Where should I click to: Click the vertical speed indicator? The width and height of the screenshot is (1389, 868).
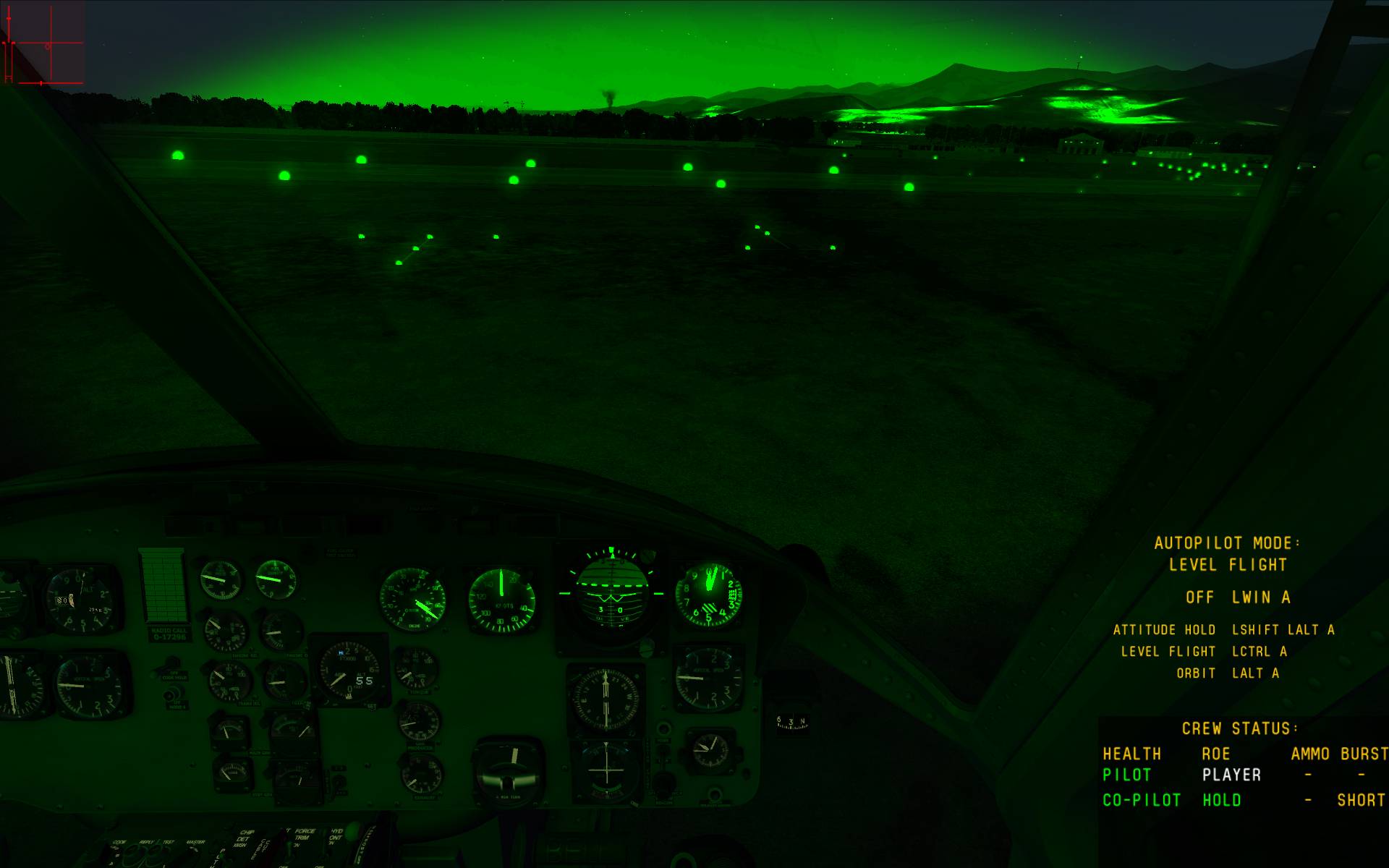tap(709, 678)
